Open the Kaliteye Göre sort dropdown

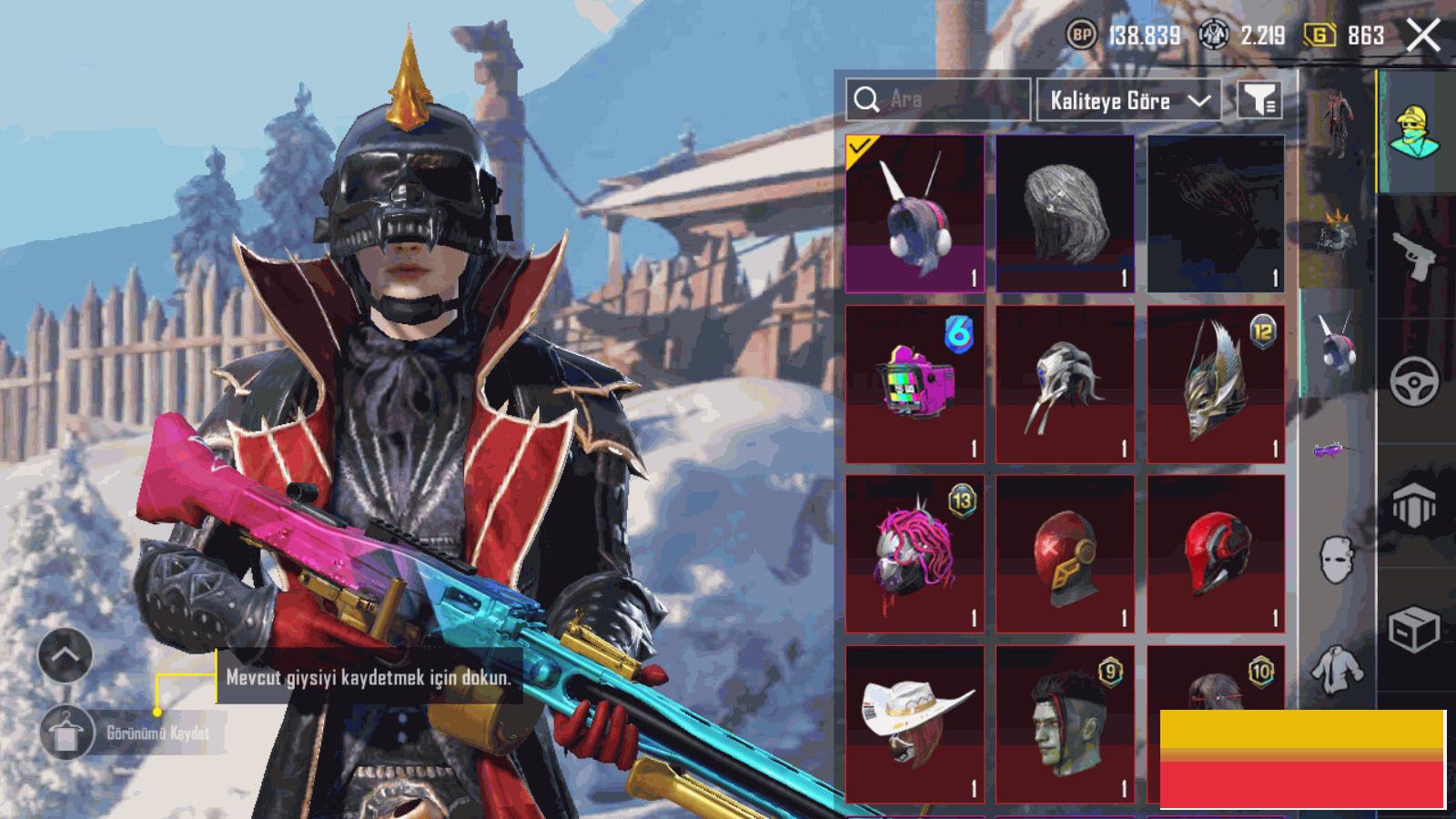coord(1129,100)
